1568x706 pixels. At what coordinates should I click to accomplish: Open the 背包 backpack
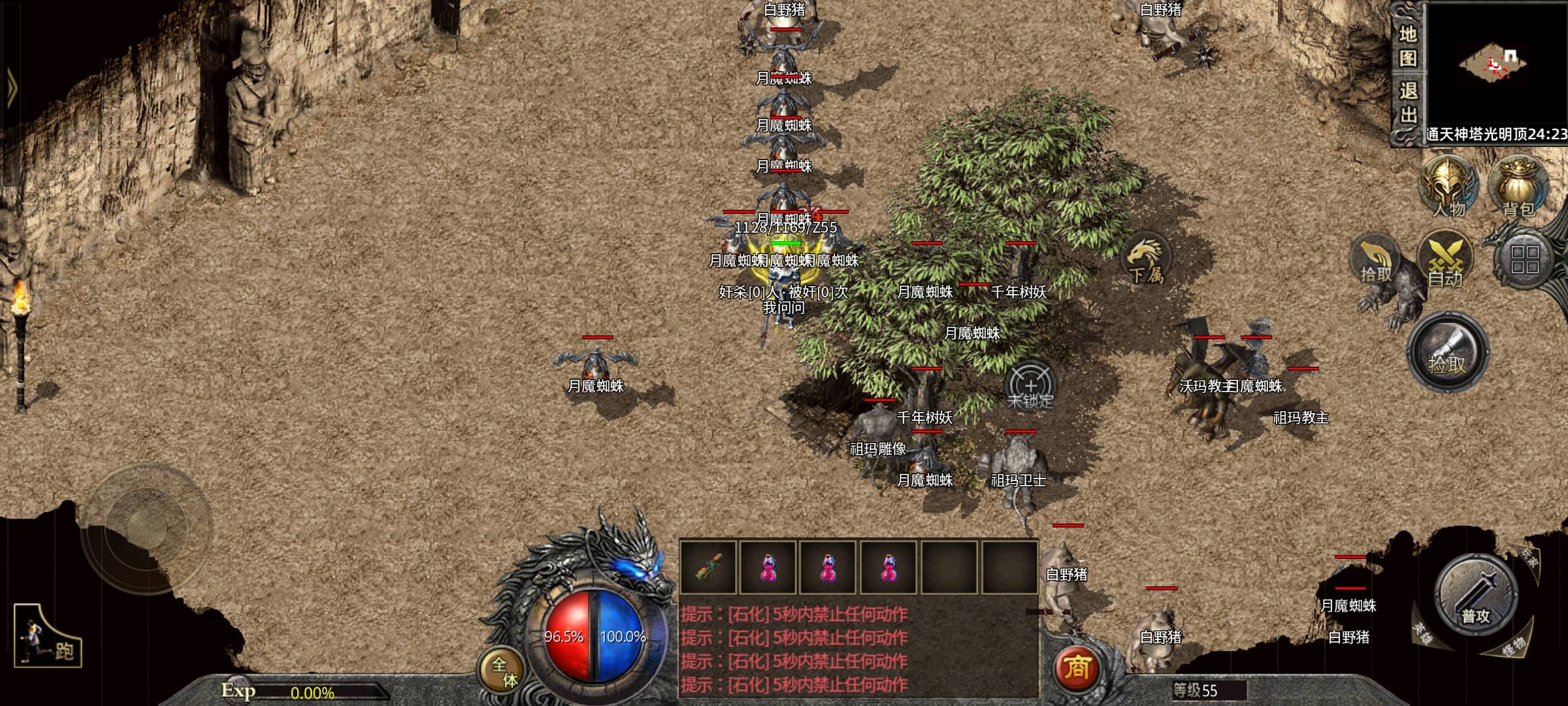(x=1518, y=186)
